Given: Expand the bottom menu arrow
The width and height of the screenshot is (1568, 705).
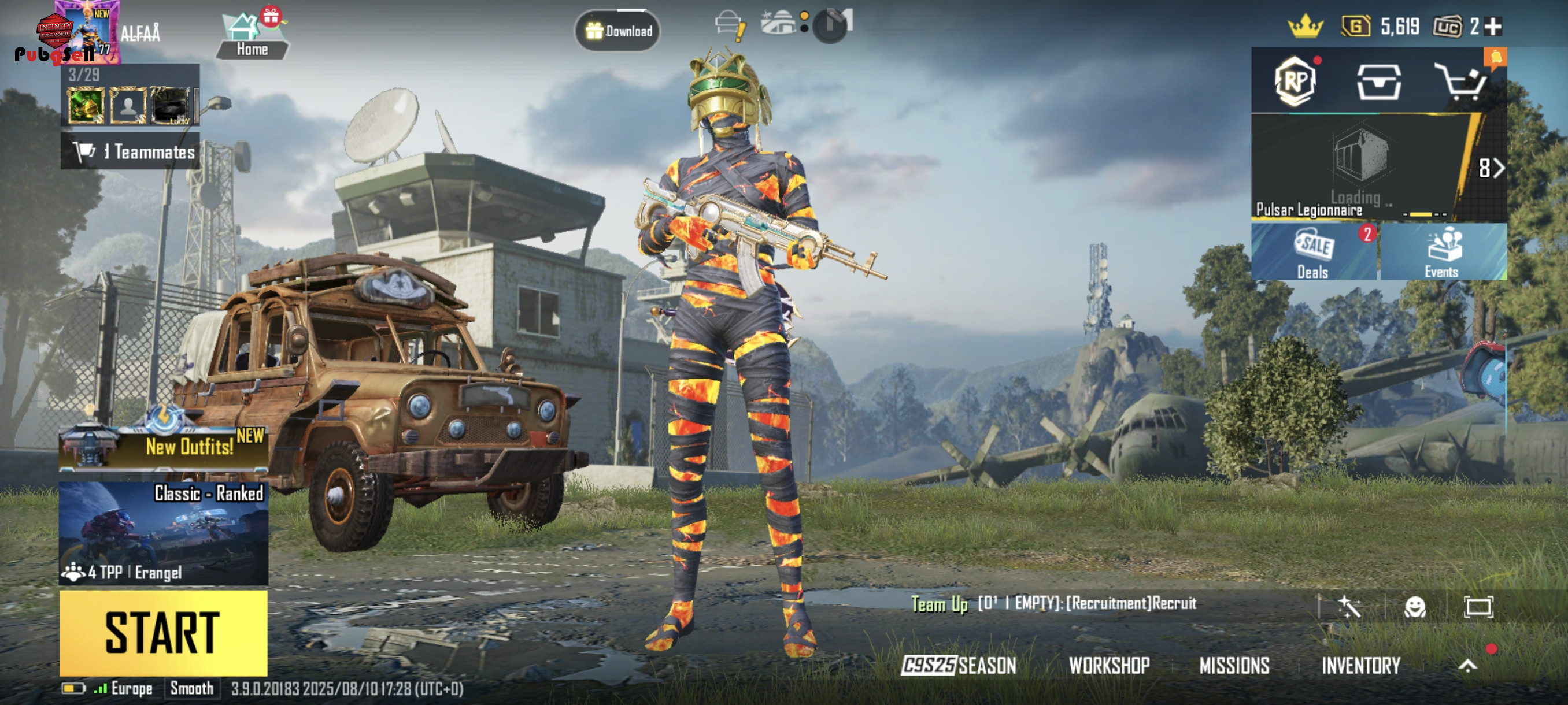Looking at the screenshot, I should 1467,666.
